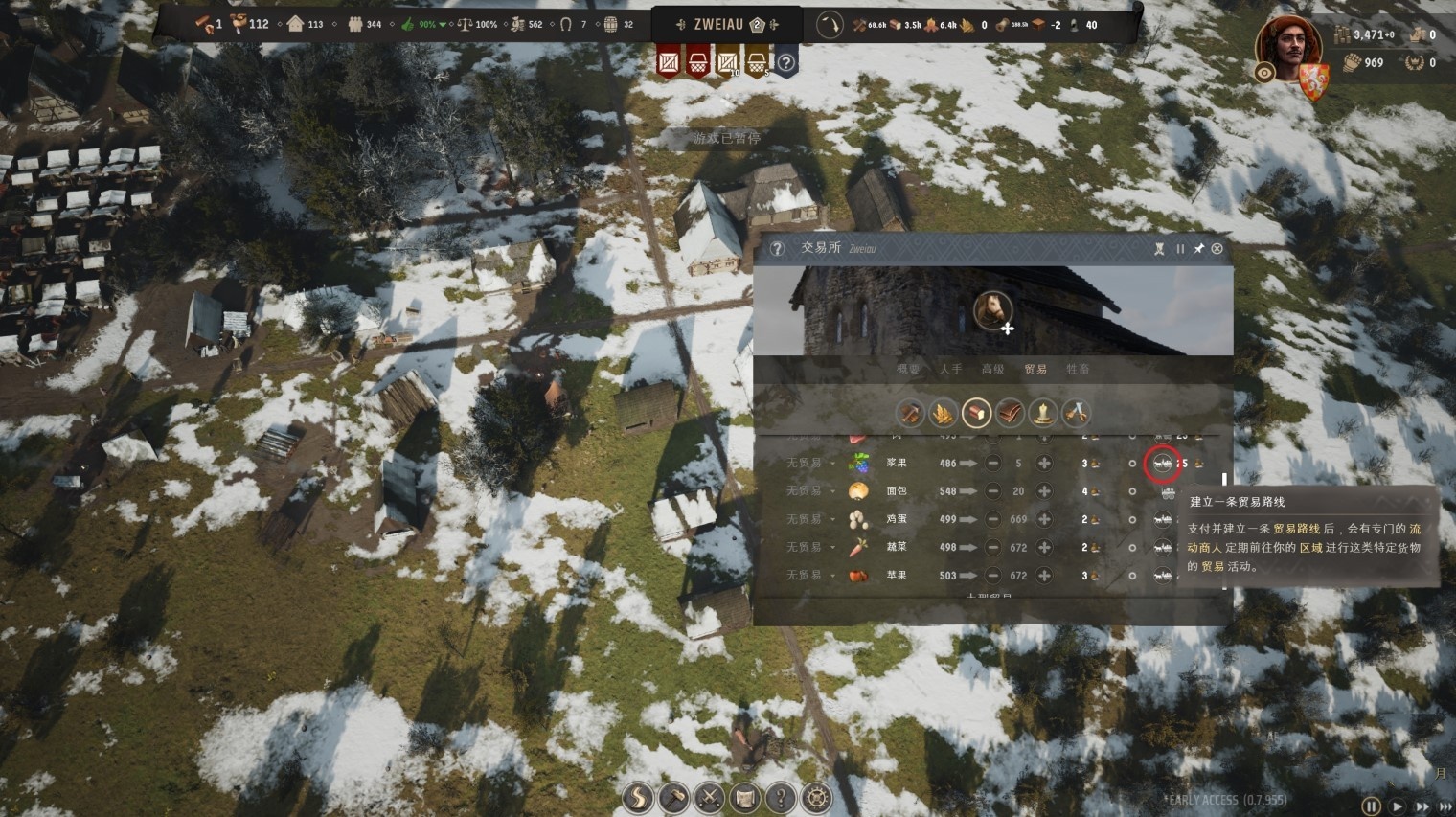Open the 人手 workers tab
This screenshot has height=817, width=1456.
coord(950,370)
